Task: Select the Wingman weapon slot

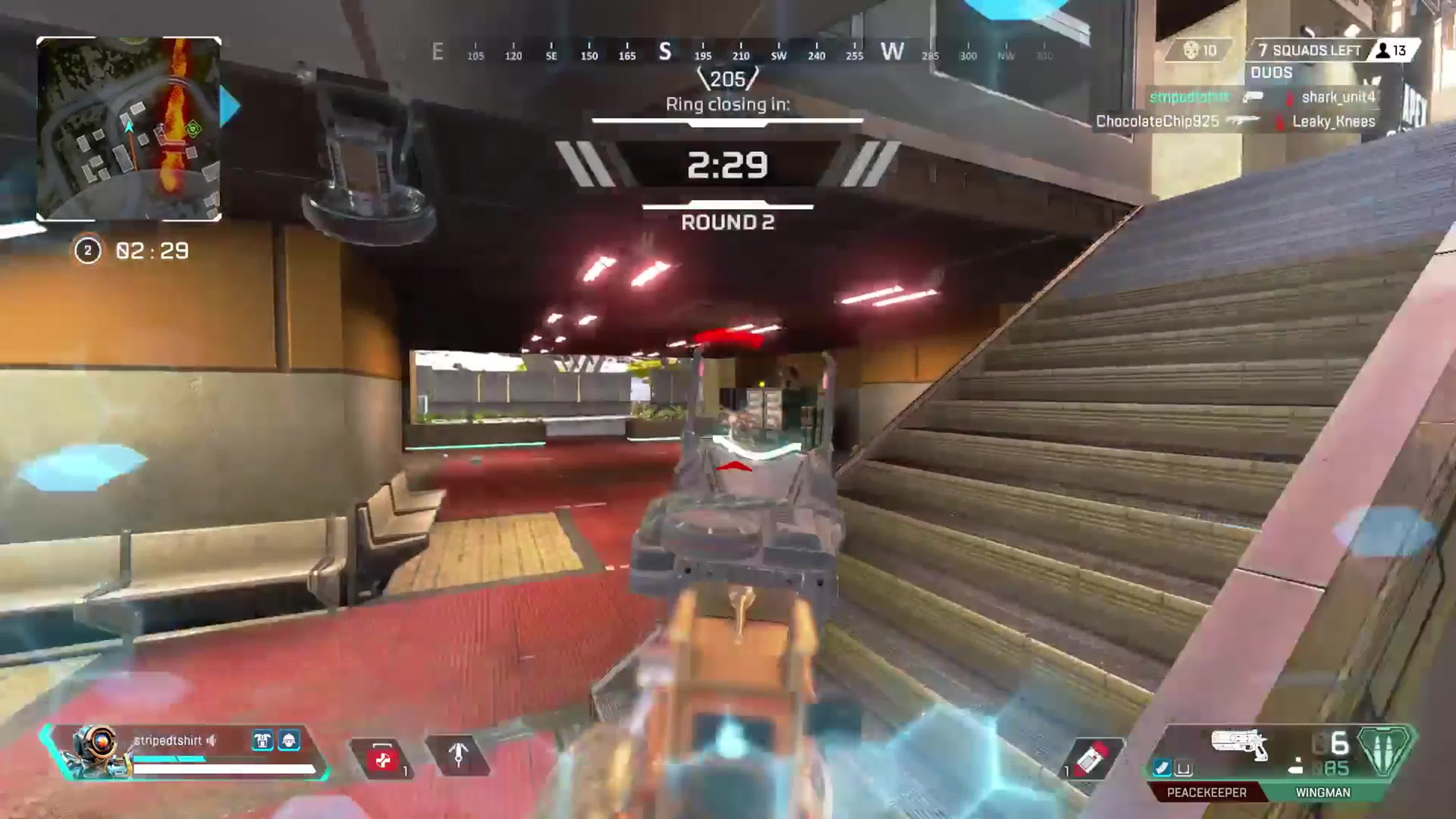Action: 1323,792
